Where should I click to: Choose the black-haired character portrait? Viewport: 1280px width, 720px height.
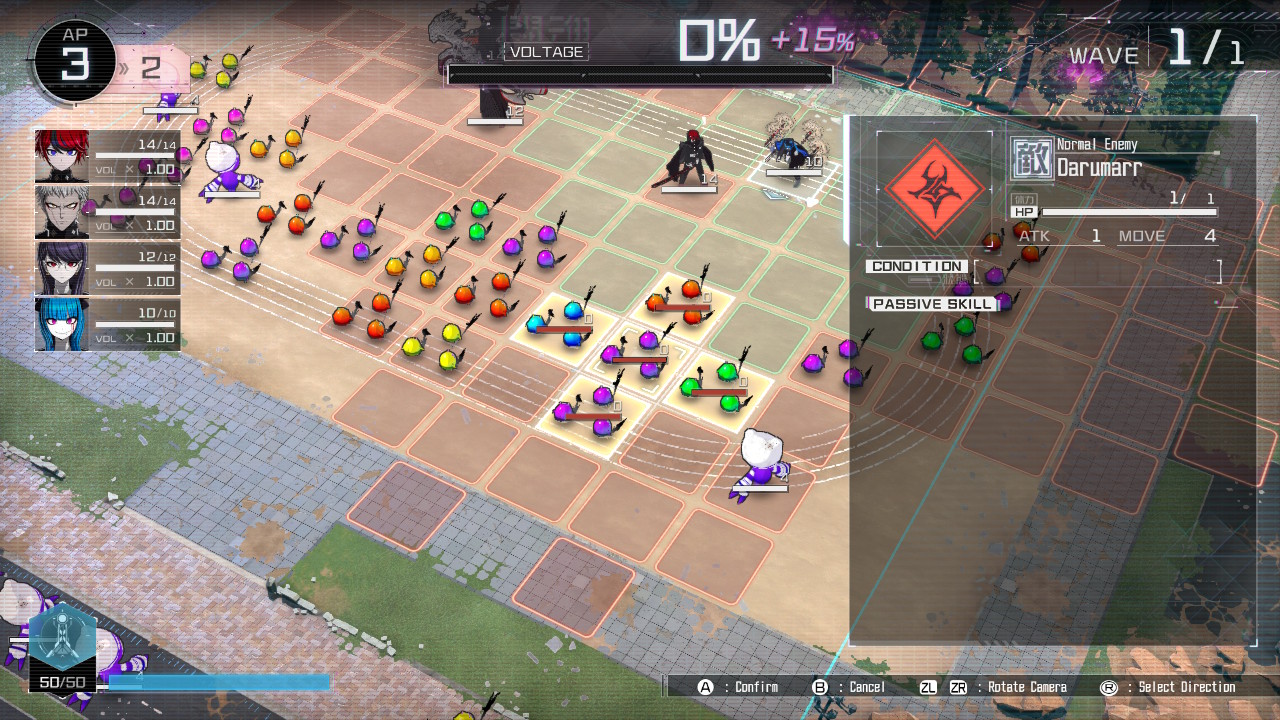pos(62,268)
